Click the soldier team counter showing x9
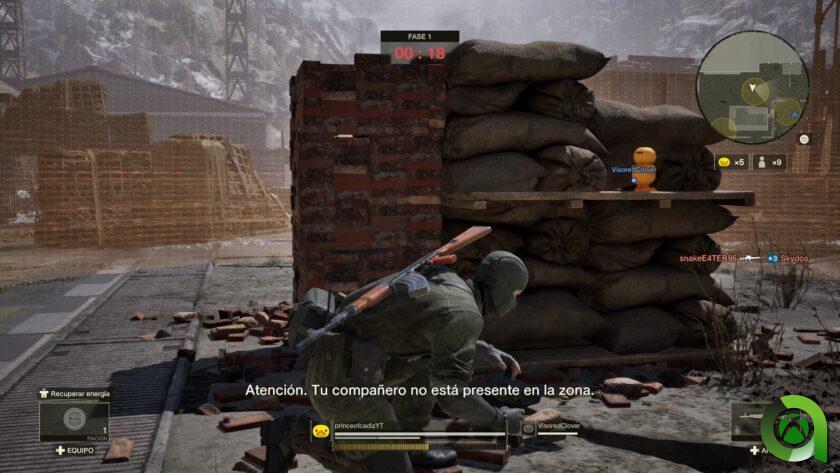This screenshot has height=473, width=840. [x=768, y=161]
